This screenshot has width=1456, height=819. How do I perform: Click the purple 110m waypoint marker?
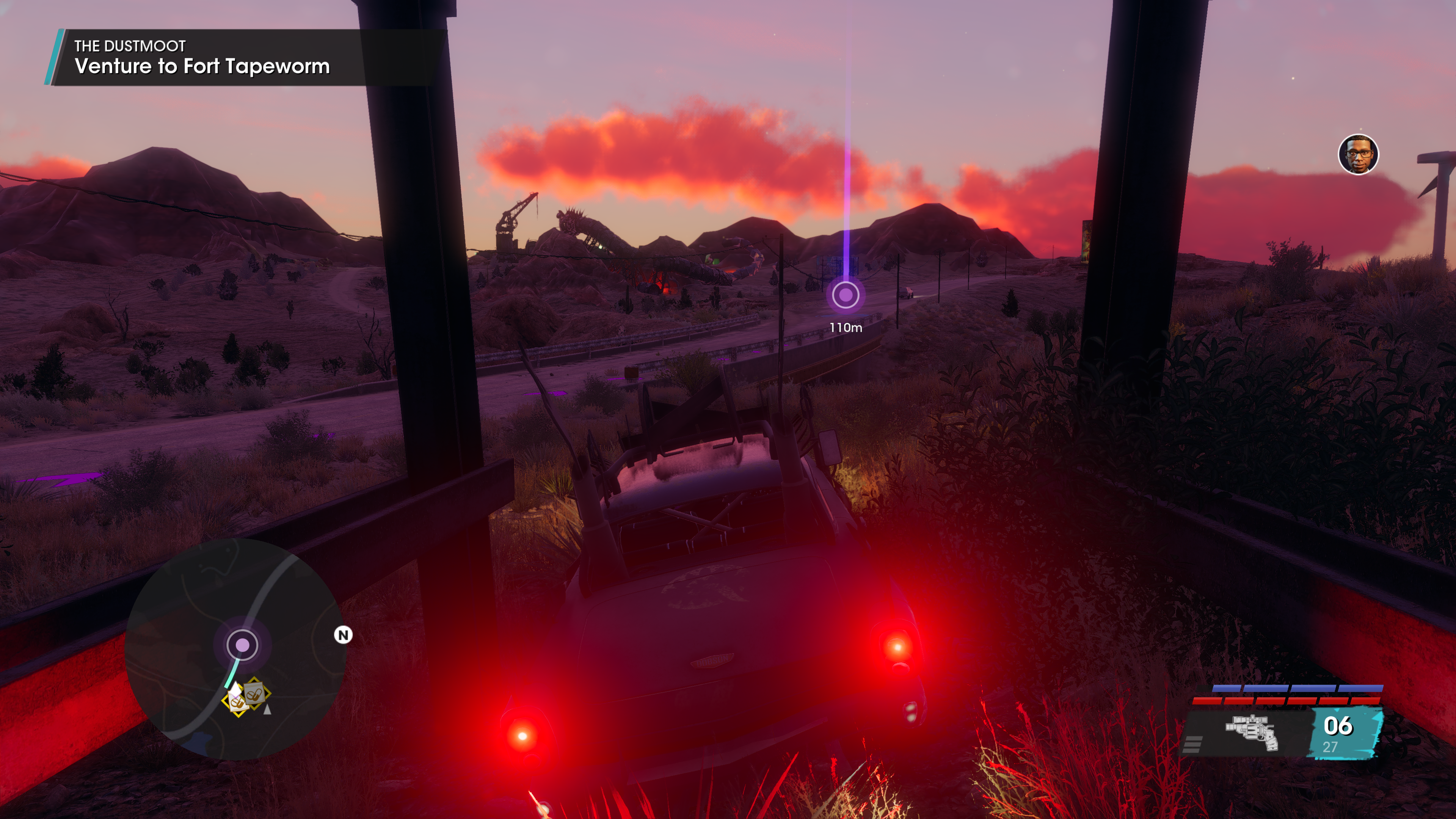point(846,295)
